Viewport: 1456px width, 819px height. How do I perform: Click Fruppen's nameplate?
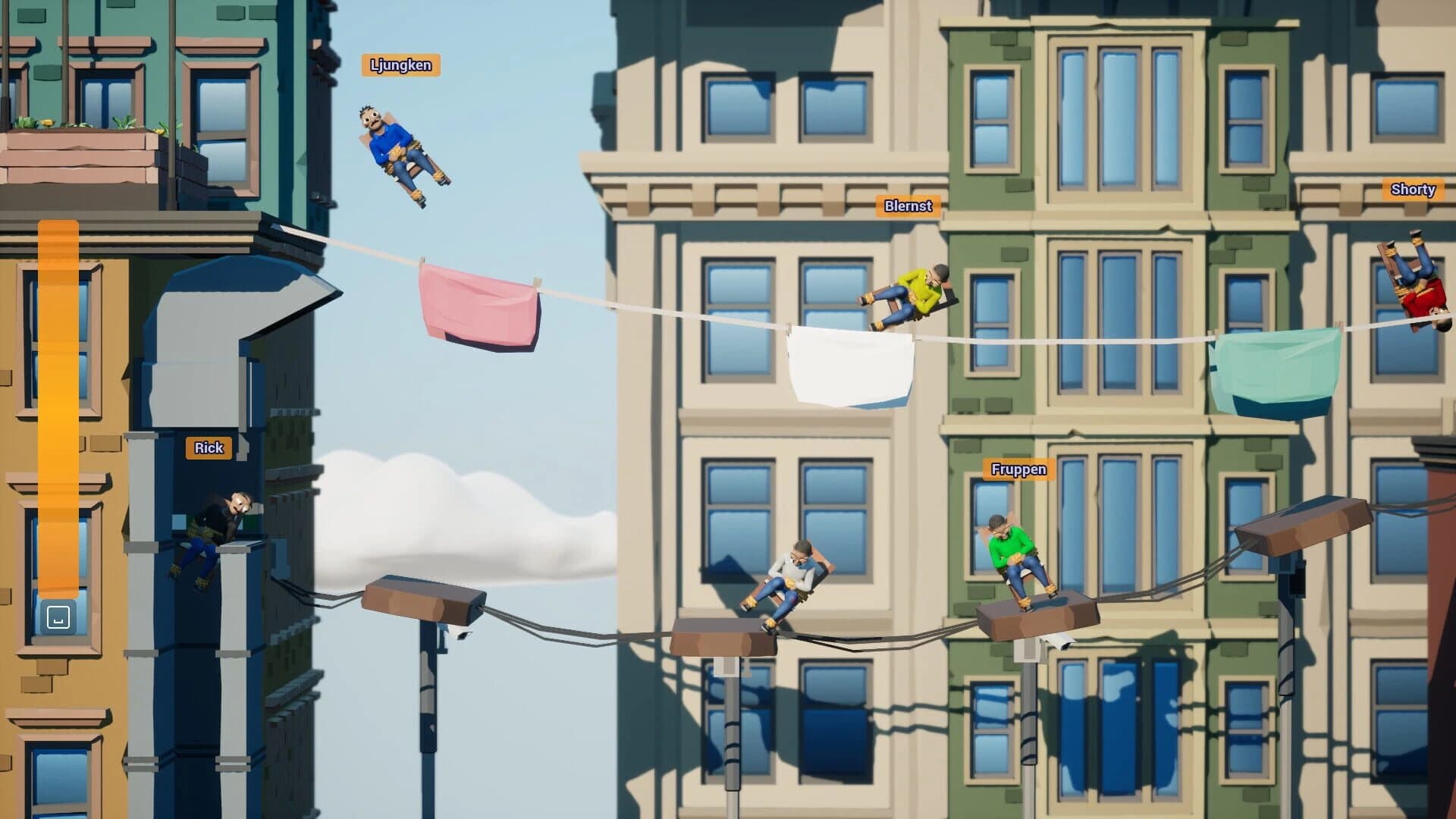(1019, 470)
